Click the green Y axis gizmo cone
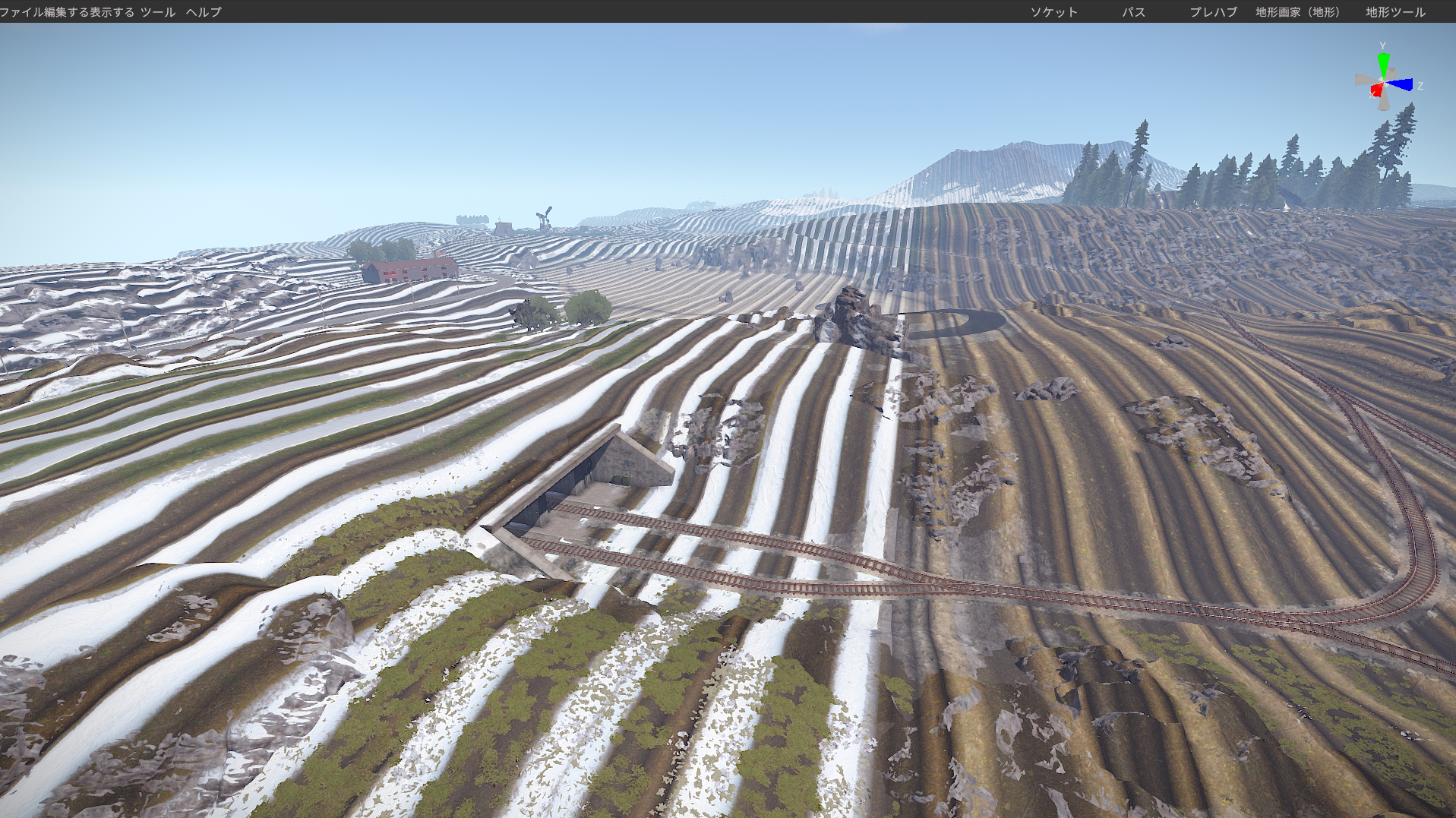The height and width of the screenshot is (818, 1456). [x=1383, y=62]
